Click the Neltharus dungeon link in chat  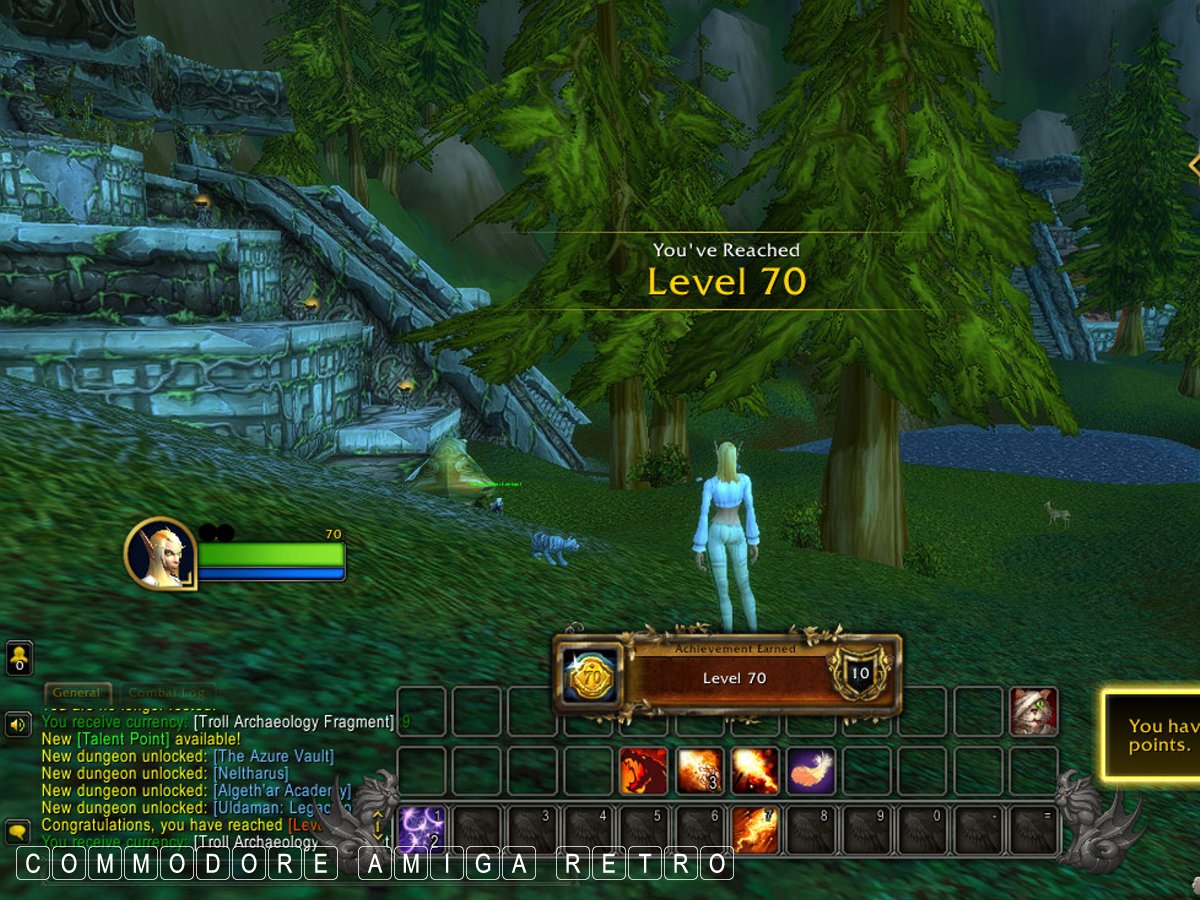(250, 773)
